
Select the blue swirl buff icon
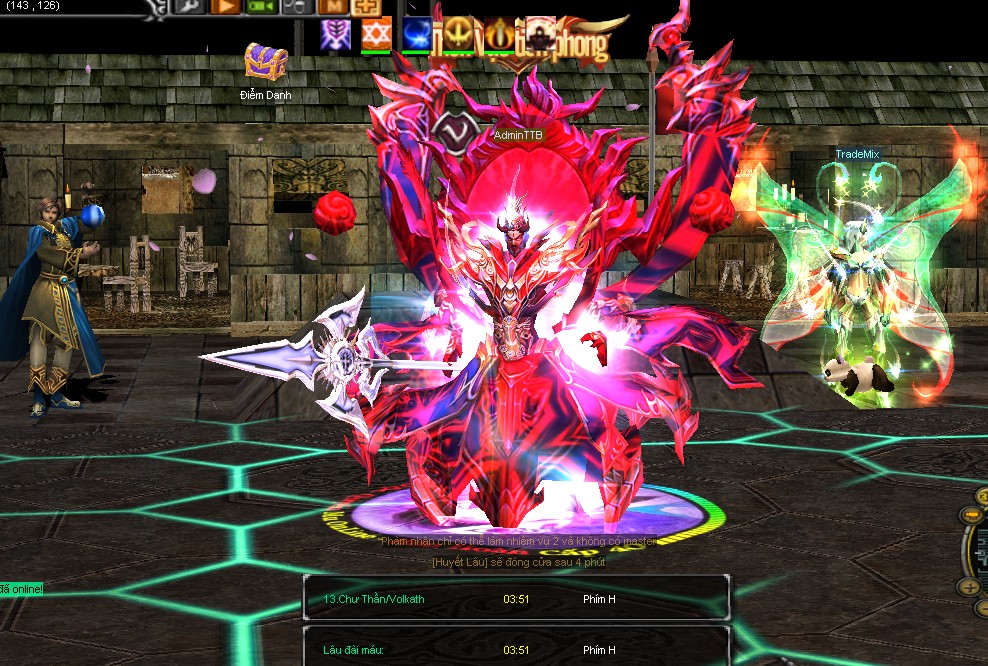tap(416, 36)
